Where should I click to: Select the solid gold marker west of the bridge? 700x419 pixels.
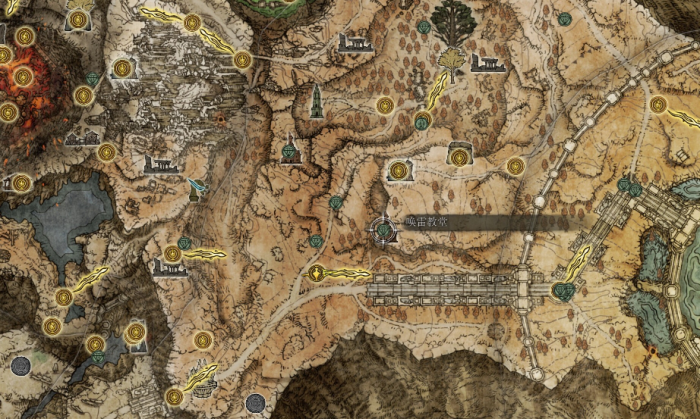pos(318,273)
